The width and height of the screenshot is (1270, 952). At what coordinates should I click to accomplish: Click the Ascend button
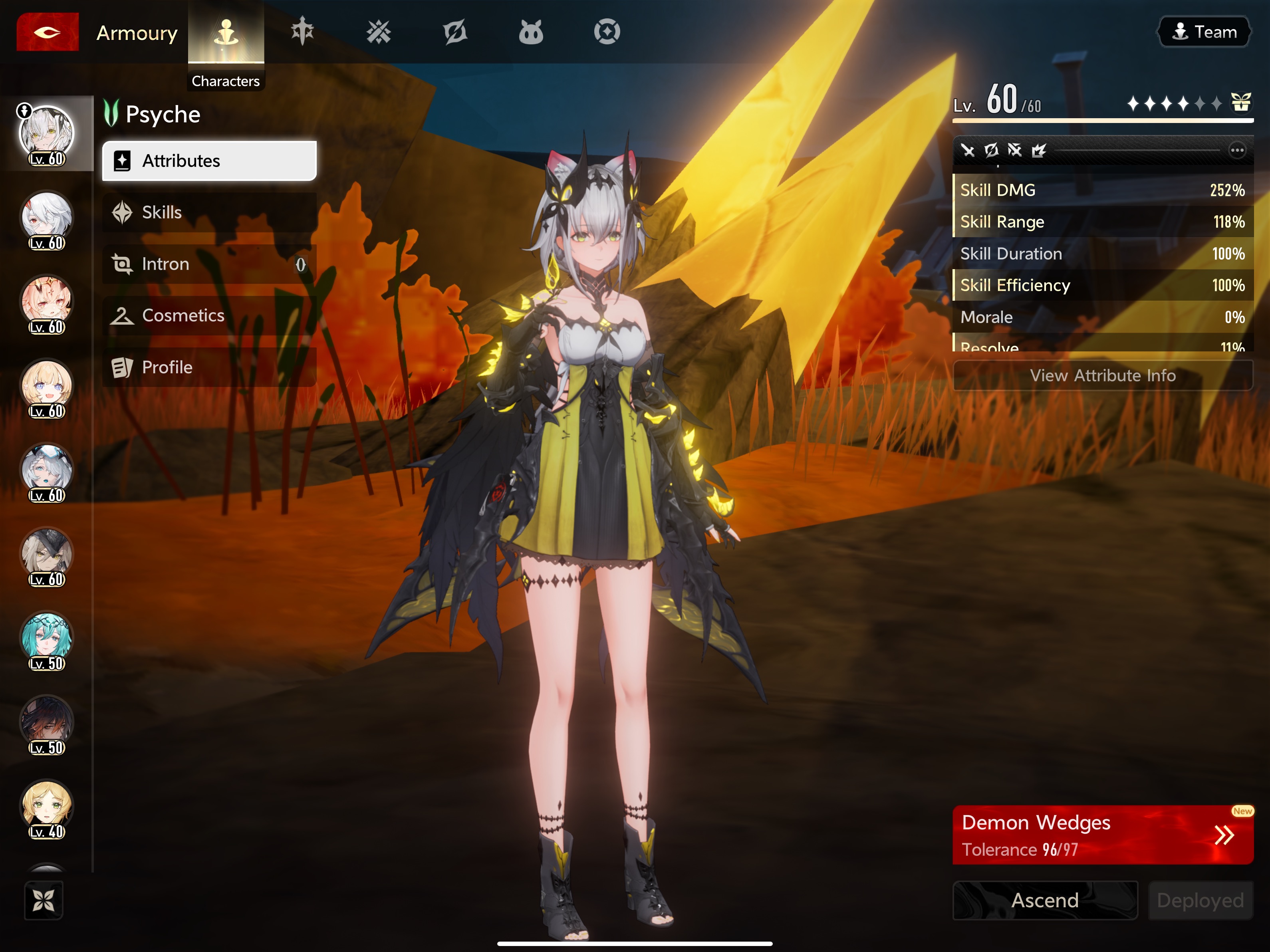[x=1045, y=900]
